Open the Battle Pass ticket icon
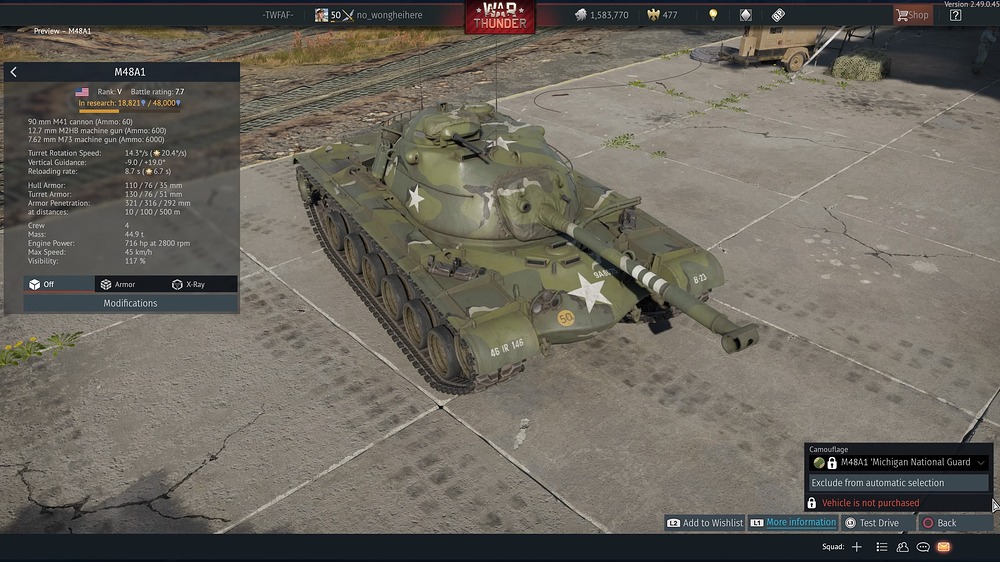Viewport: 1000px width, 562px height. click(x=778, y=15)
